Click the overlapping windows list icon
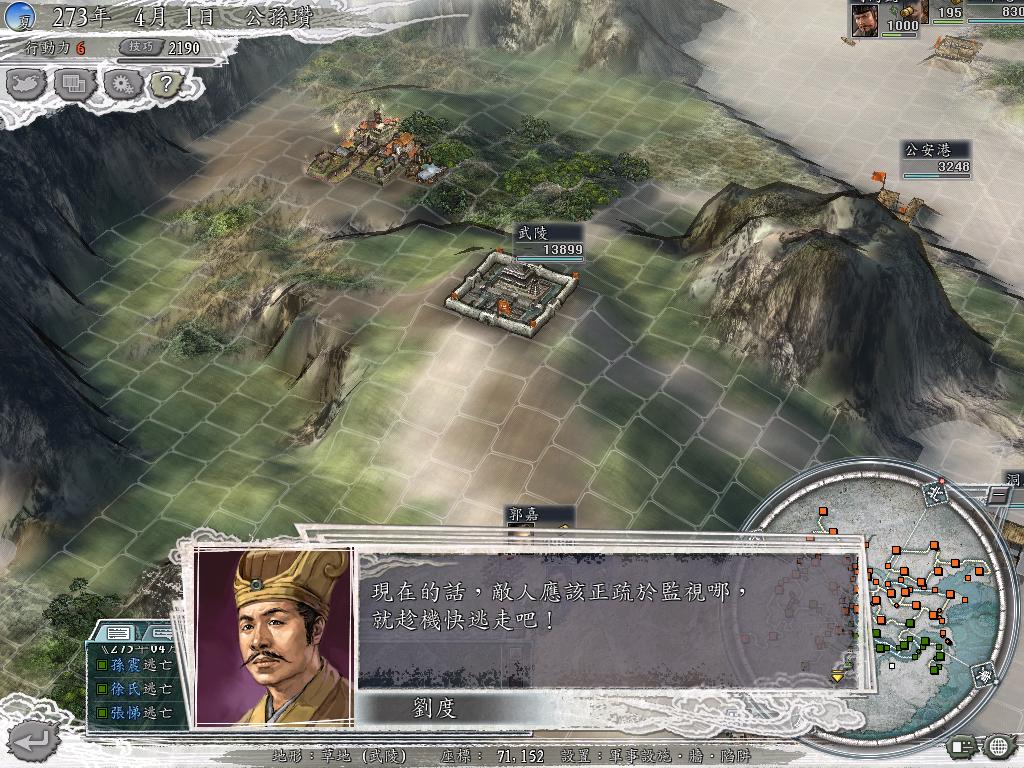 pyautogui.click(x=75, y=84)
